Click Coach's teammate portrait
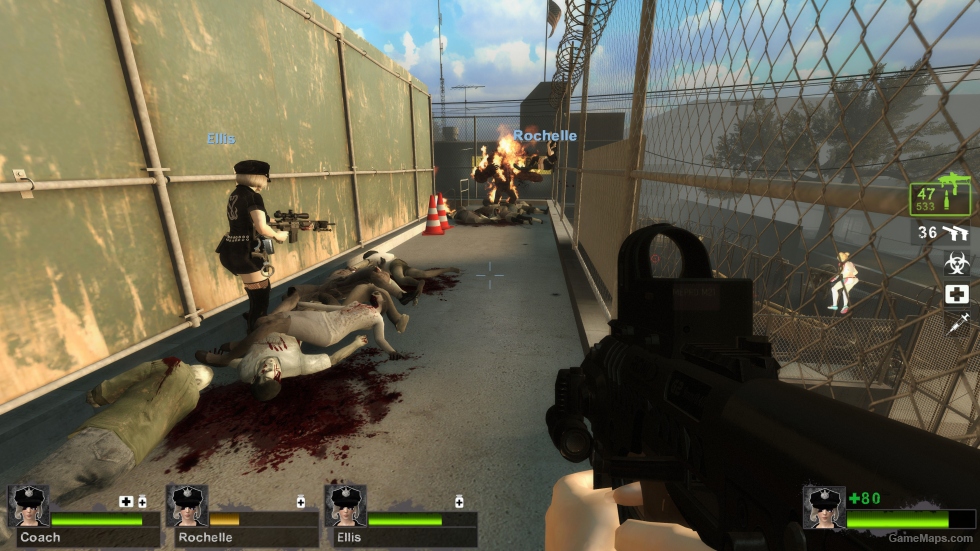 [x=28, y=506]
